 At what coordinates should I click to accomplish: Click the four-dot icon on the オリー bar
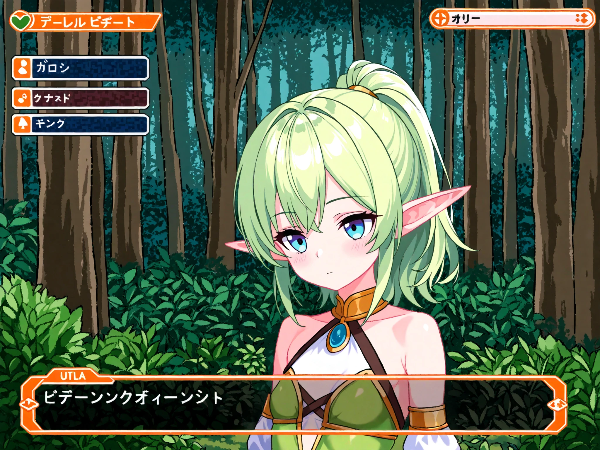coord(581,18)
